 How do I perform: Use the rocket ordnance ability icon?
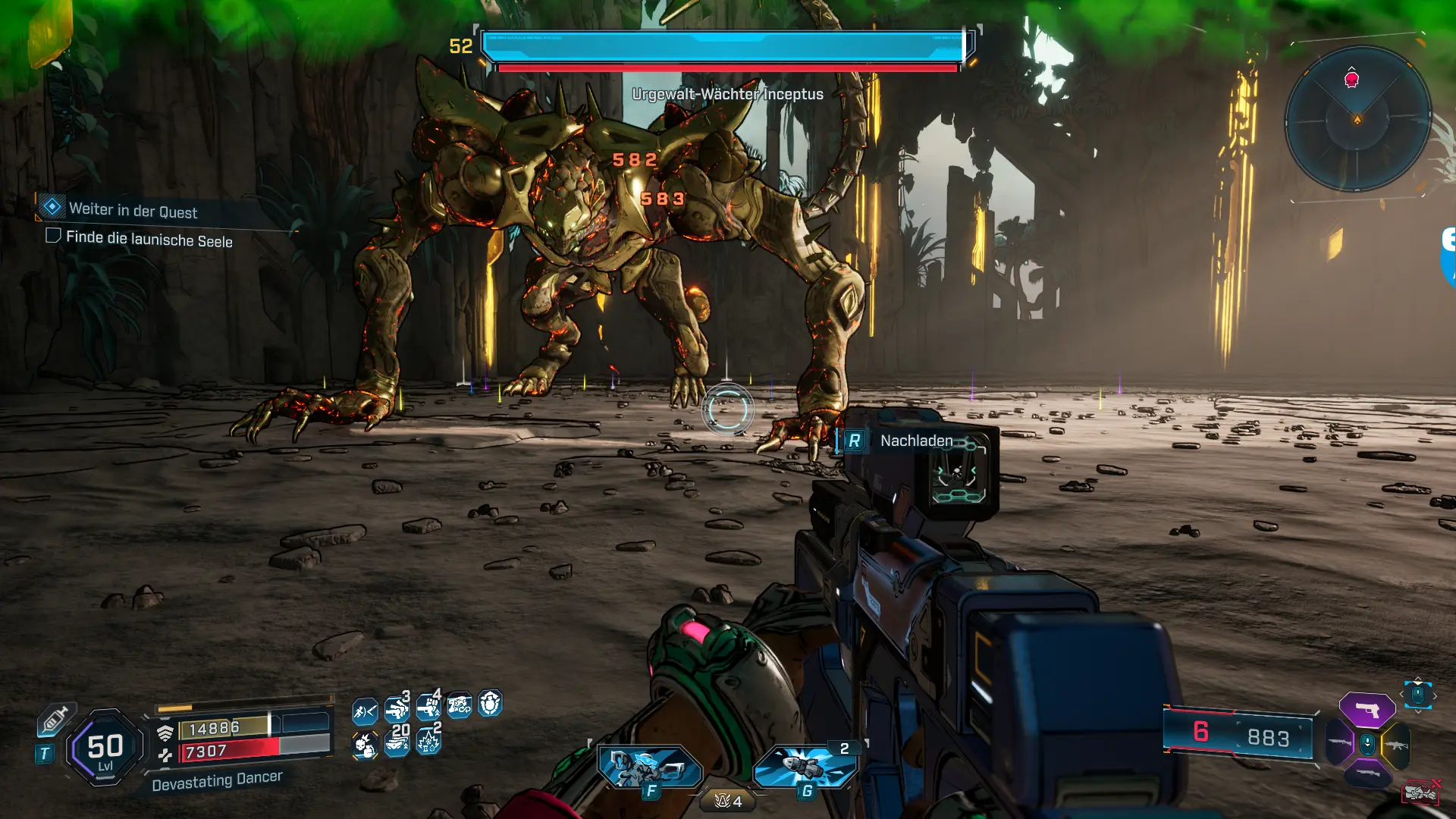pyautogui.click(x=805, y=767)
